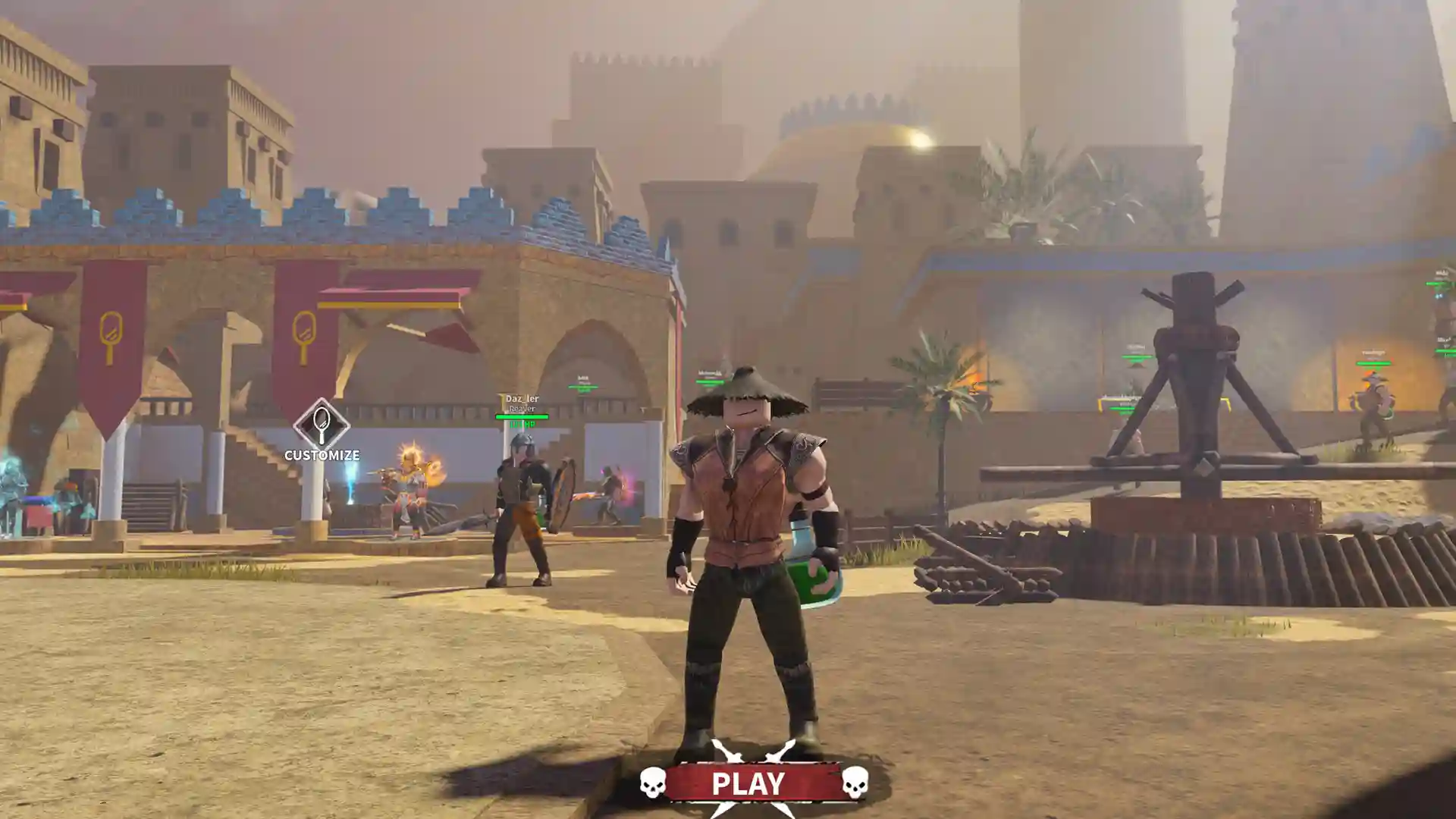
Task: Start the match with the PLAY button
Action: (748, 783)
